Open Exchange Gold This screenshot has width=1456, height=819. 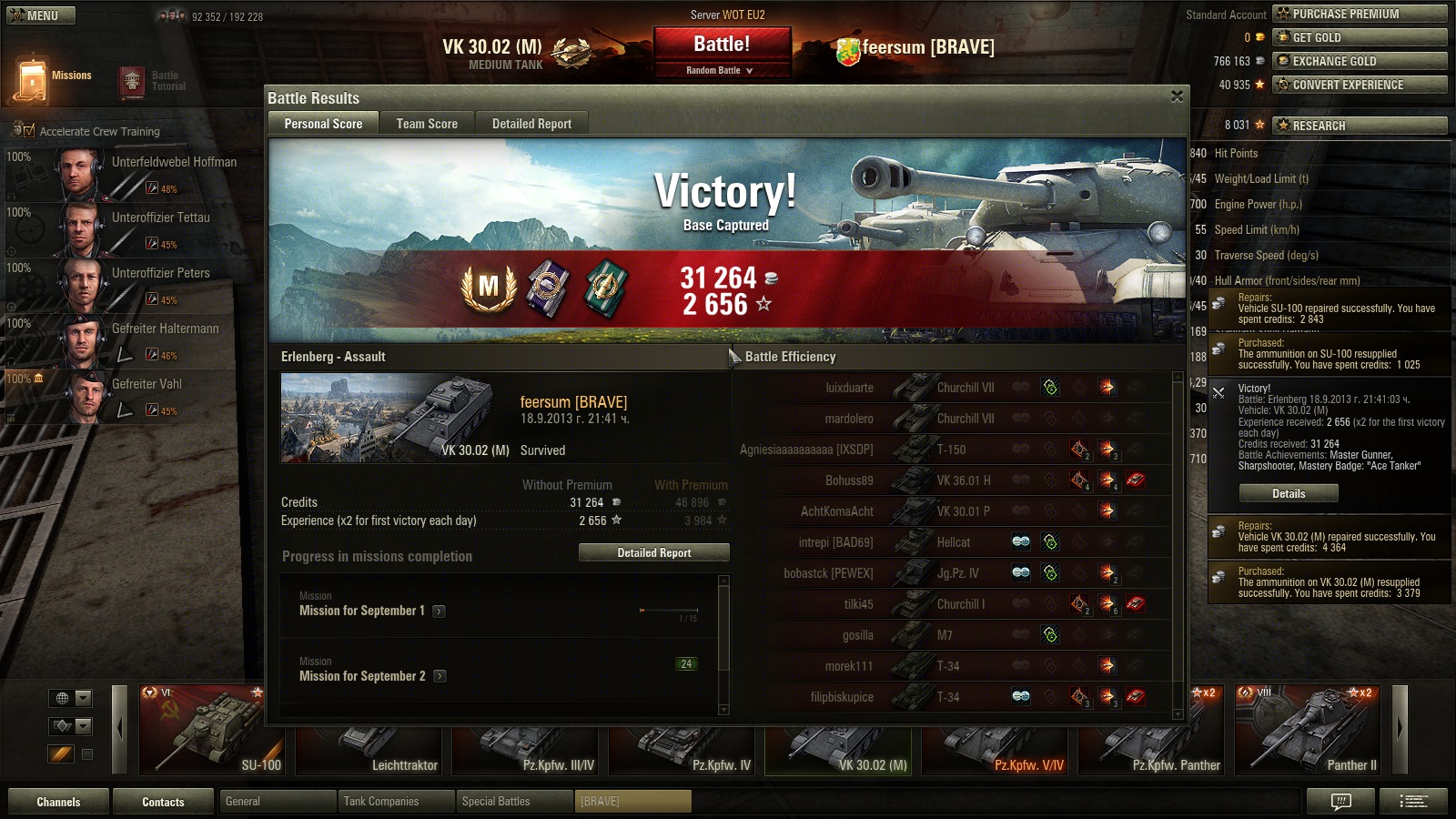coord(1359,61)
